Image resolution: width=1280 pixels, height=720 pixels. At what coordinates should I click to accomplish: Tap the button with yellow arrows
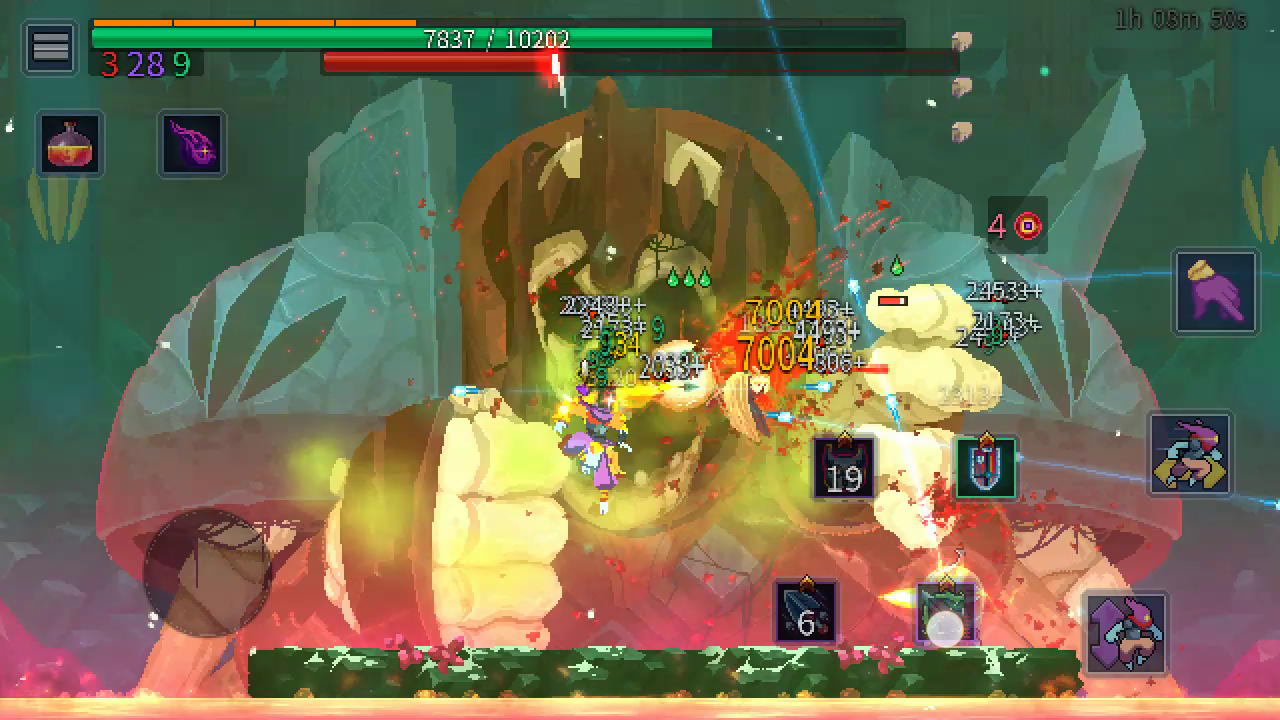(1190, 454)
